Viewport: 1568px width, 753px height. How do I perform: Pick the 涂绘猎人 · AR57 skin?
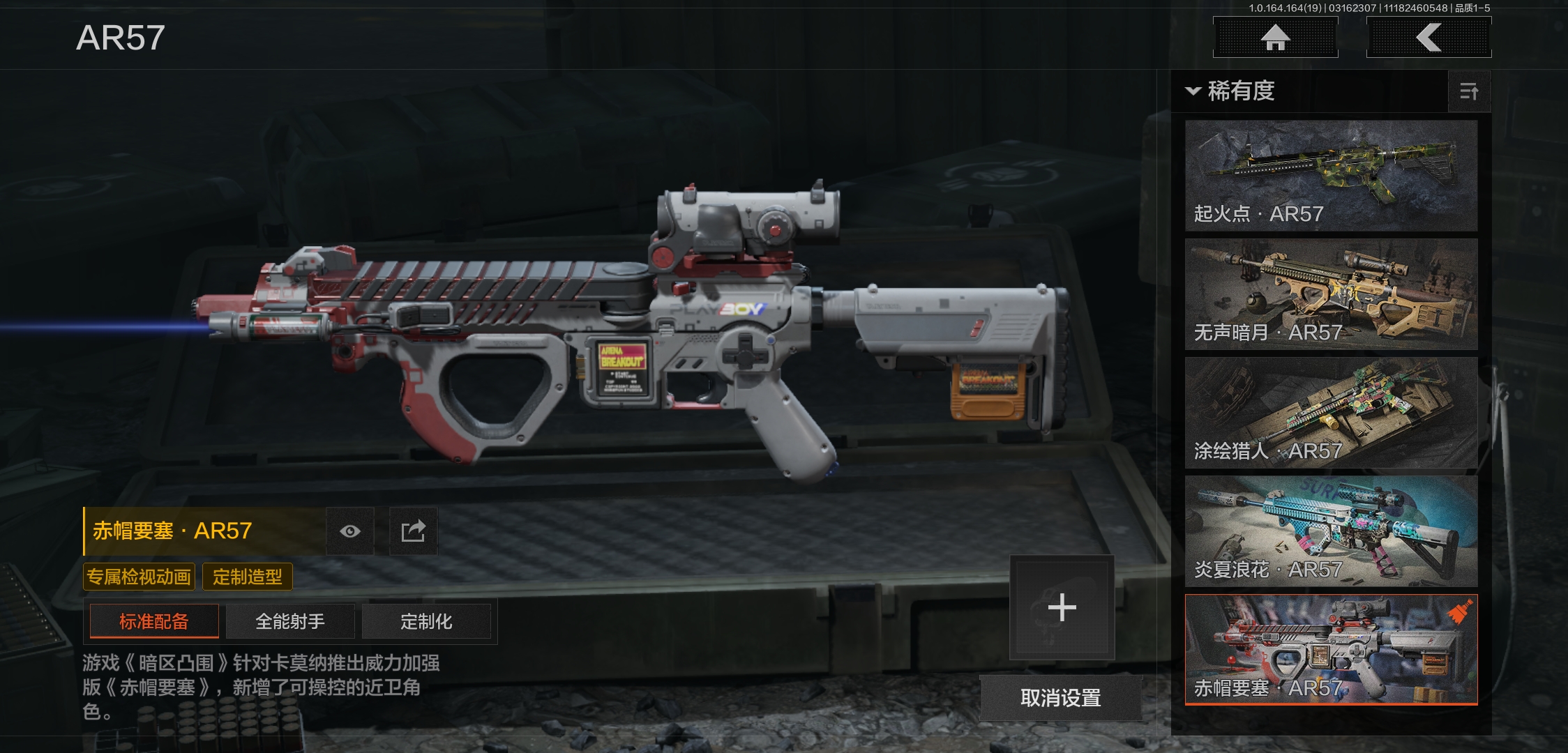(1331, 412)
